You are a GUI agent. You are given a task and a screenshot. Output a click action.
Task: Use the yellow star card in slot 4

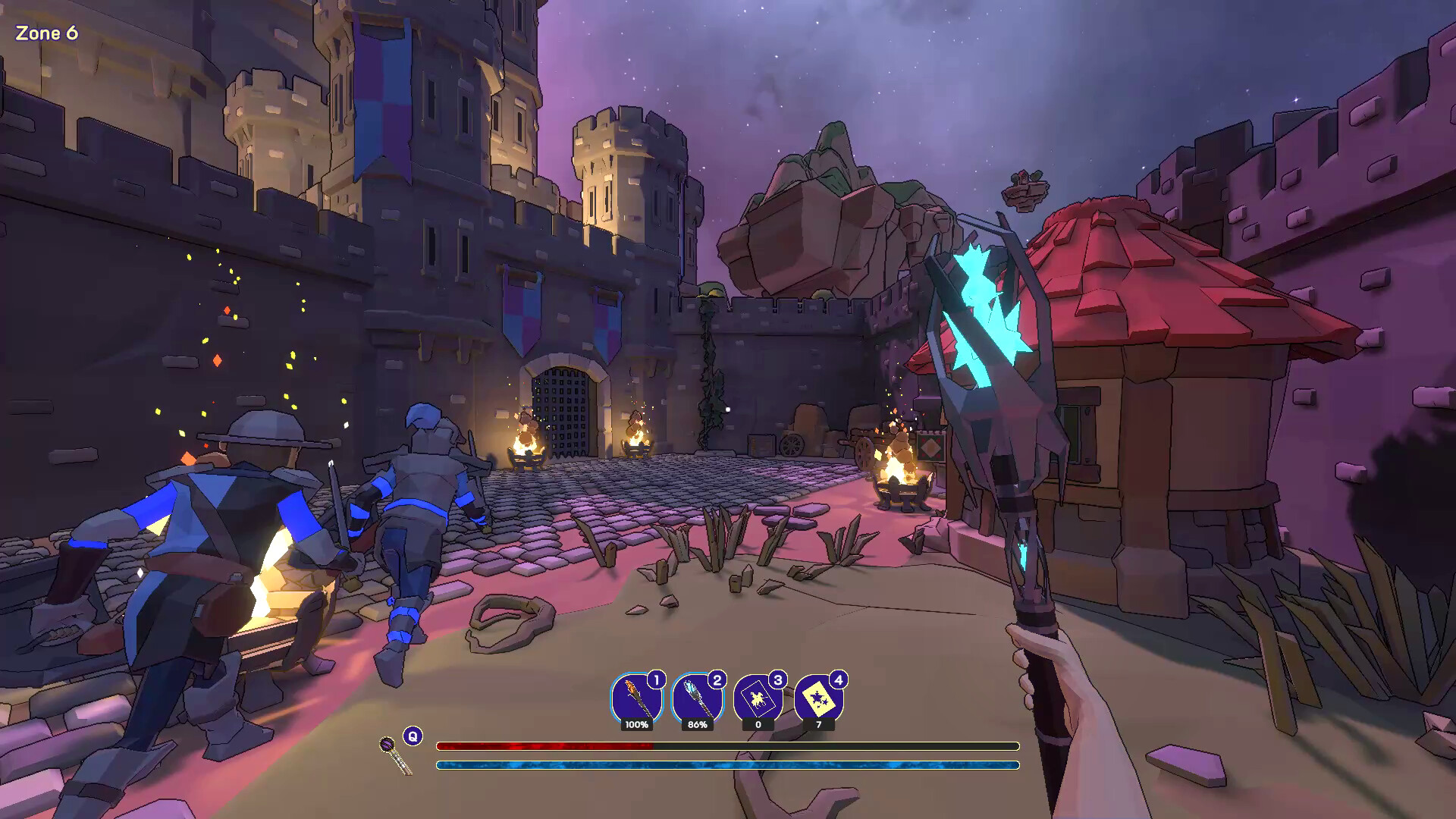818,698
